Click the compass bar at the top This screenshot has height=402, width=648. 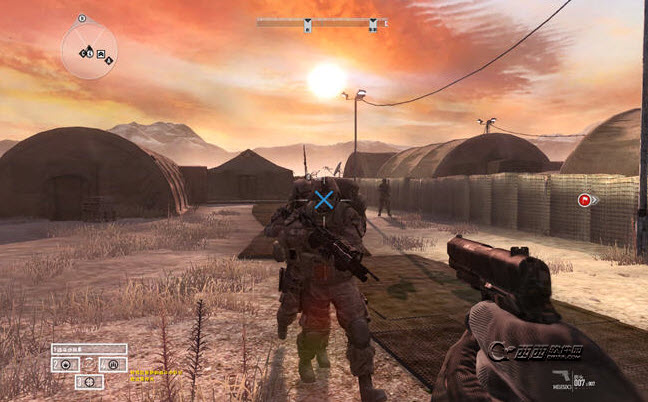(320, 21)
